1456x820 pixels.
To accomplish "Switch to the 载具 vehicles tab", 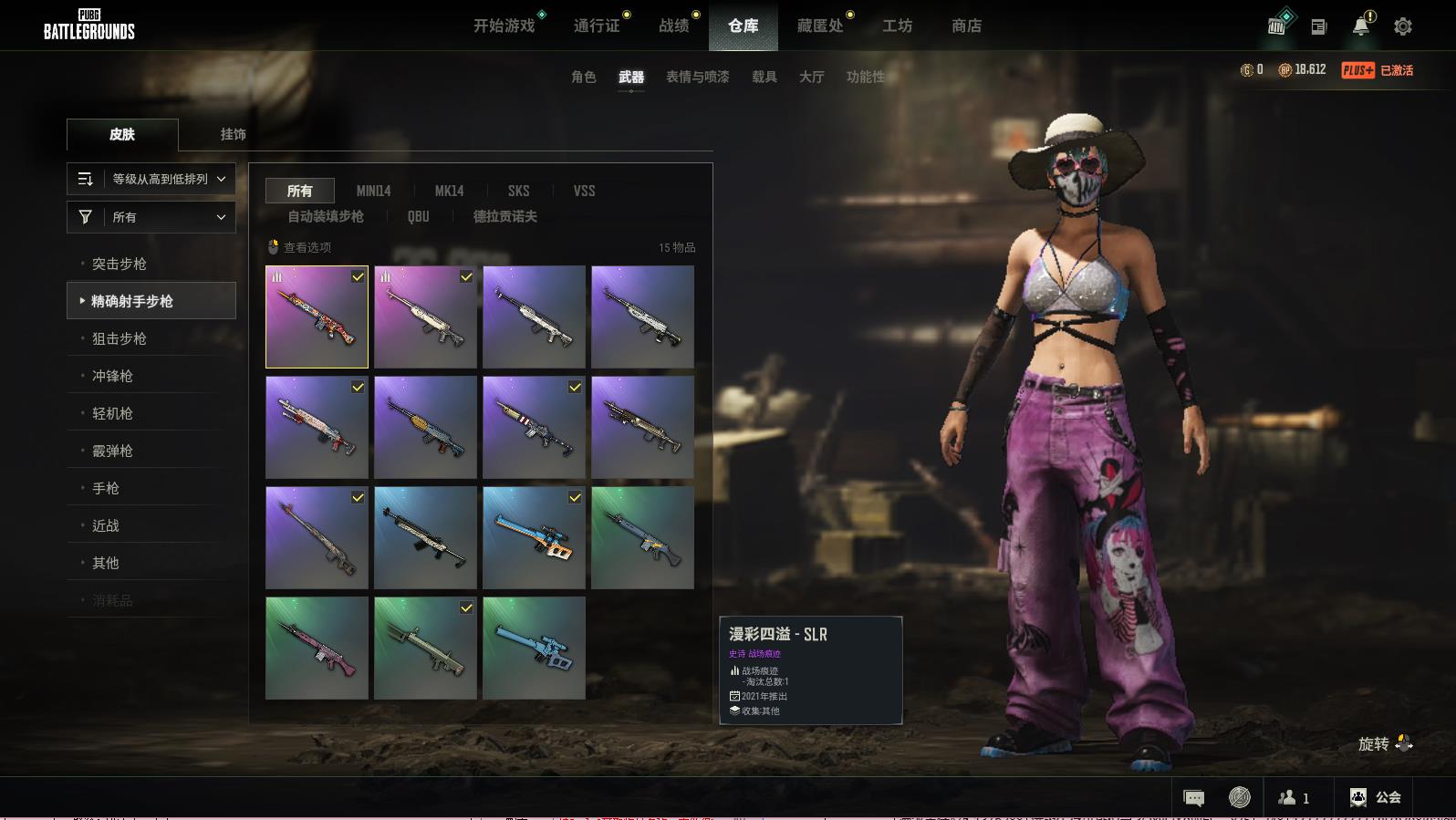I will (x=764, y=77).
